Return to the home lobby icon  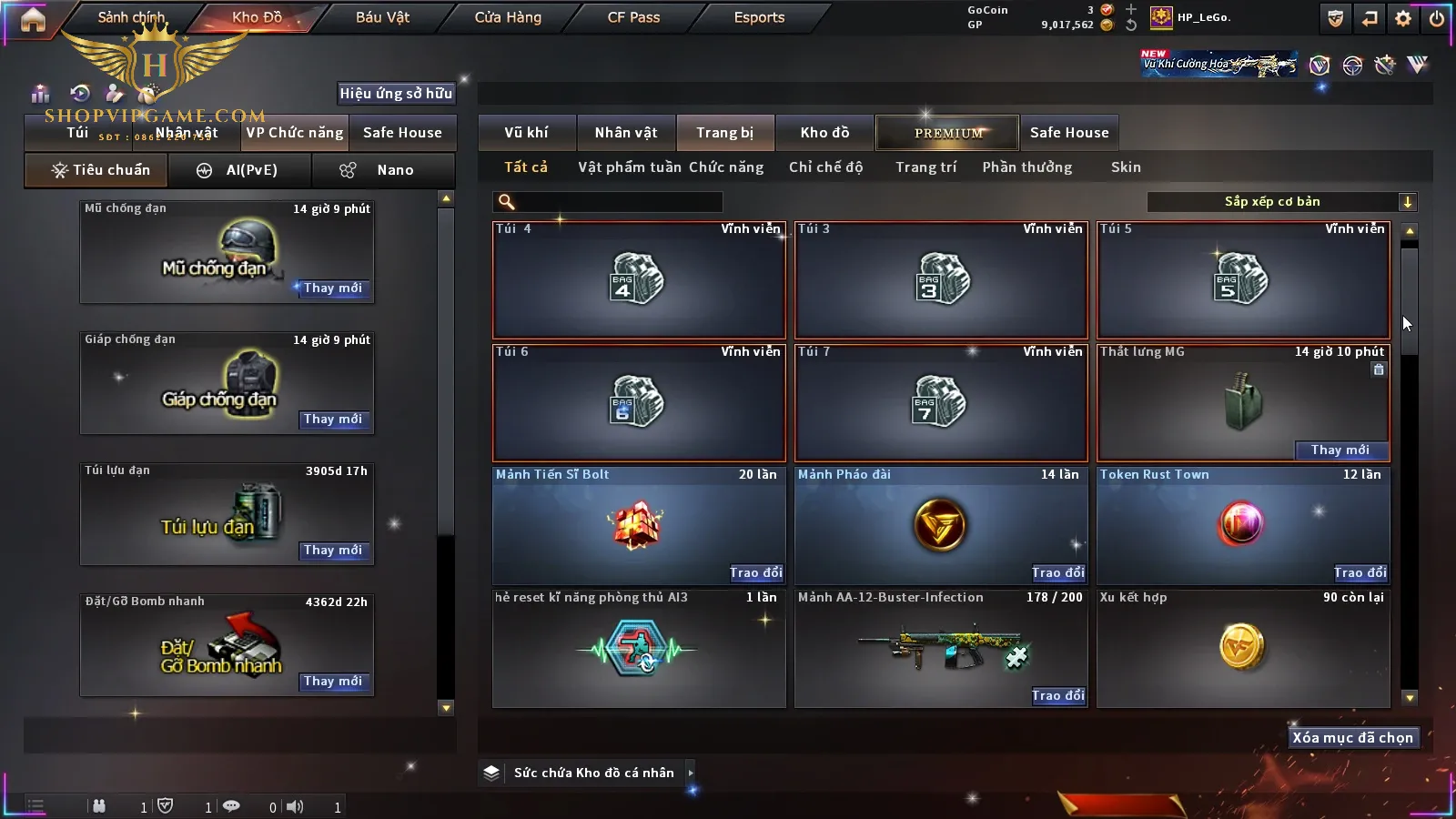33,19
